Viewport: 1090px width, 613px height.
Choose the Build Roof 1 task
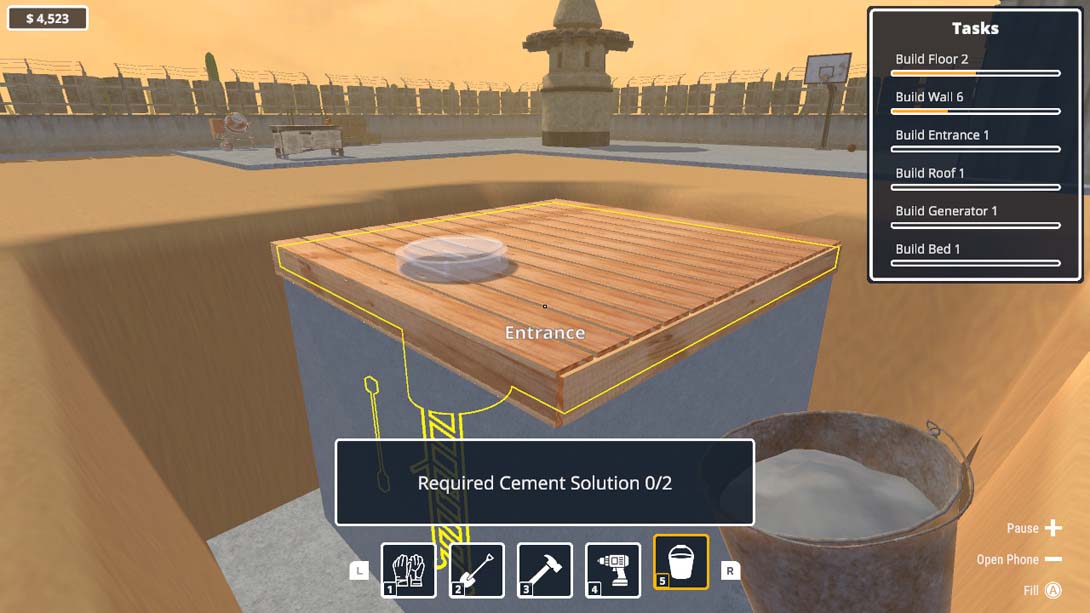click(x=975, y=177)
